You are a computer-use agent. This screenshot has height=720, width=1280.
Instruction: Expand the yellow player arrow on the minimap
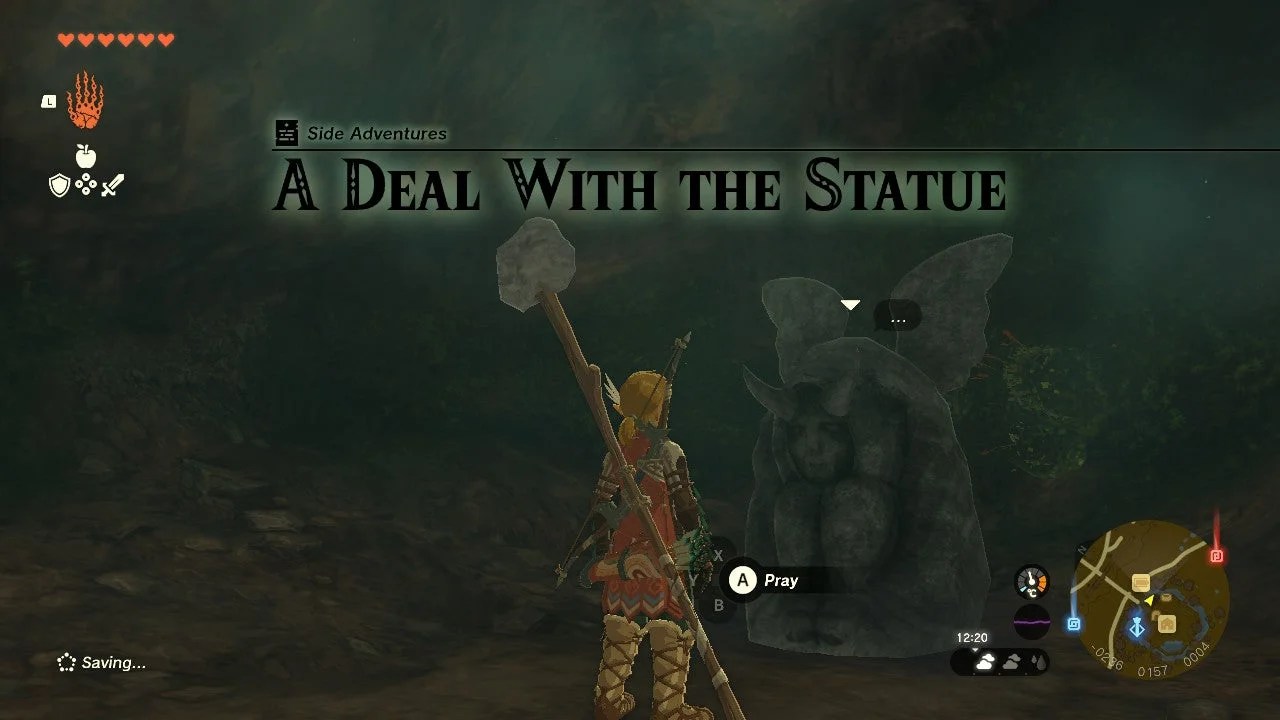(1148, 600)
